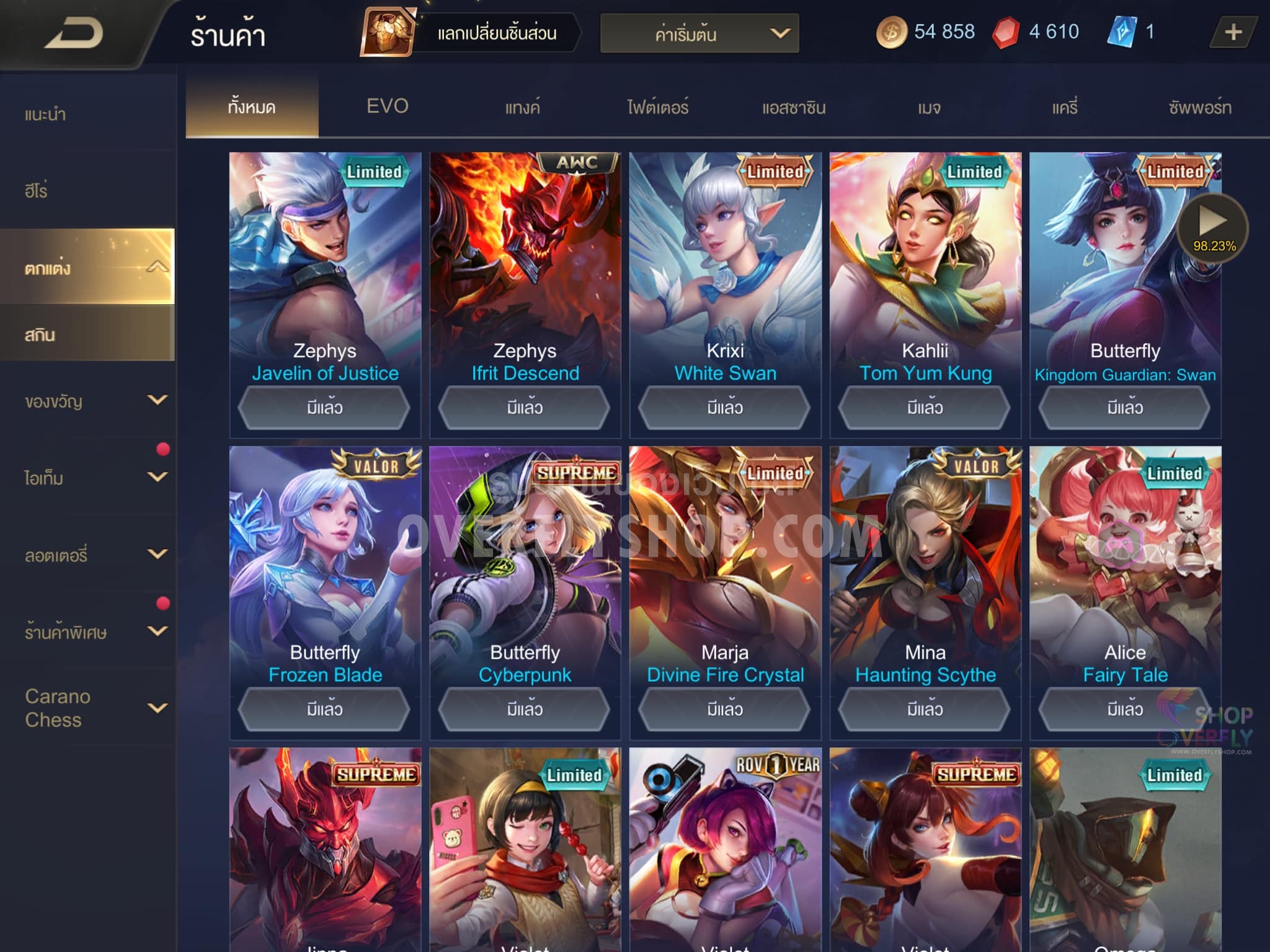The width and height of the screenshot is (1270, 952).
Task: Open the sort order dropdown
Action: [x=699, y=33]
